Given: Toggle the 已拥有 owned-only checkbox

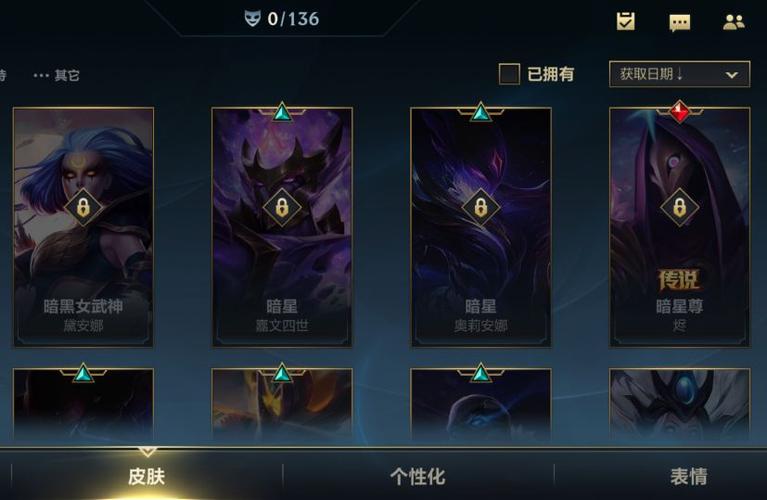Looking at the screenshot, I should pos(510,74).
